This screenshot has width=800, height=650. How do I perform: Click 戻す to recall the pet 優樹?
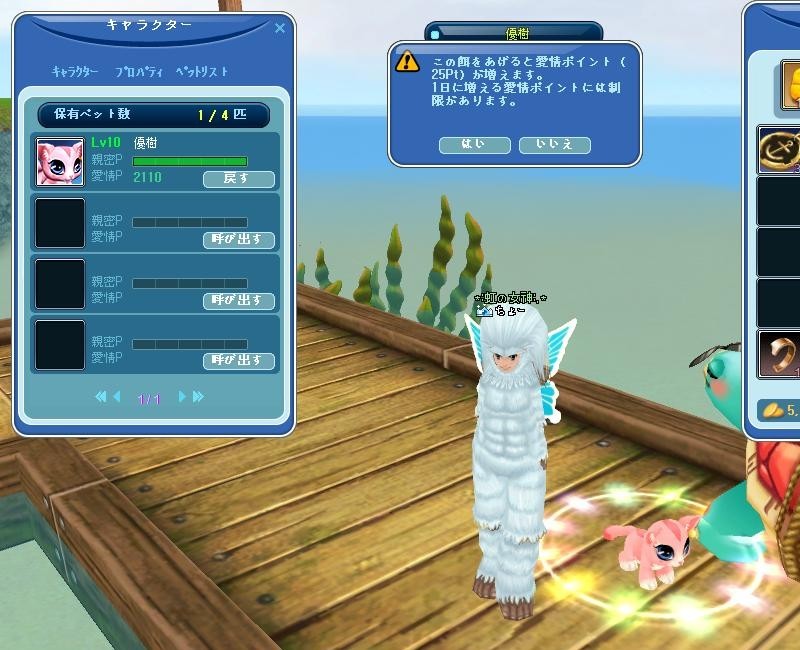[x=238, y=179]
